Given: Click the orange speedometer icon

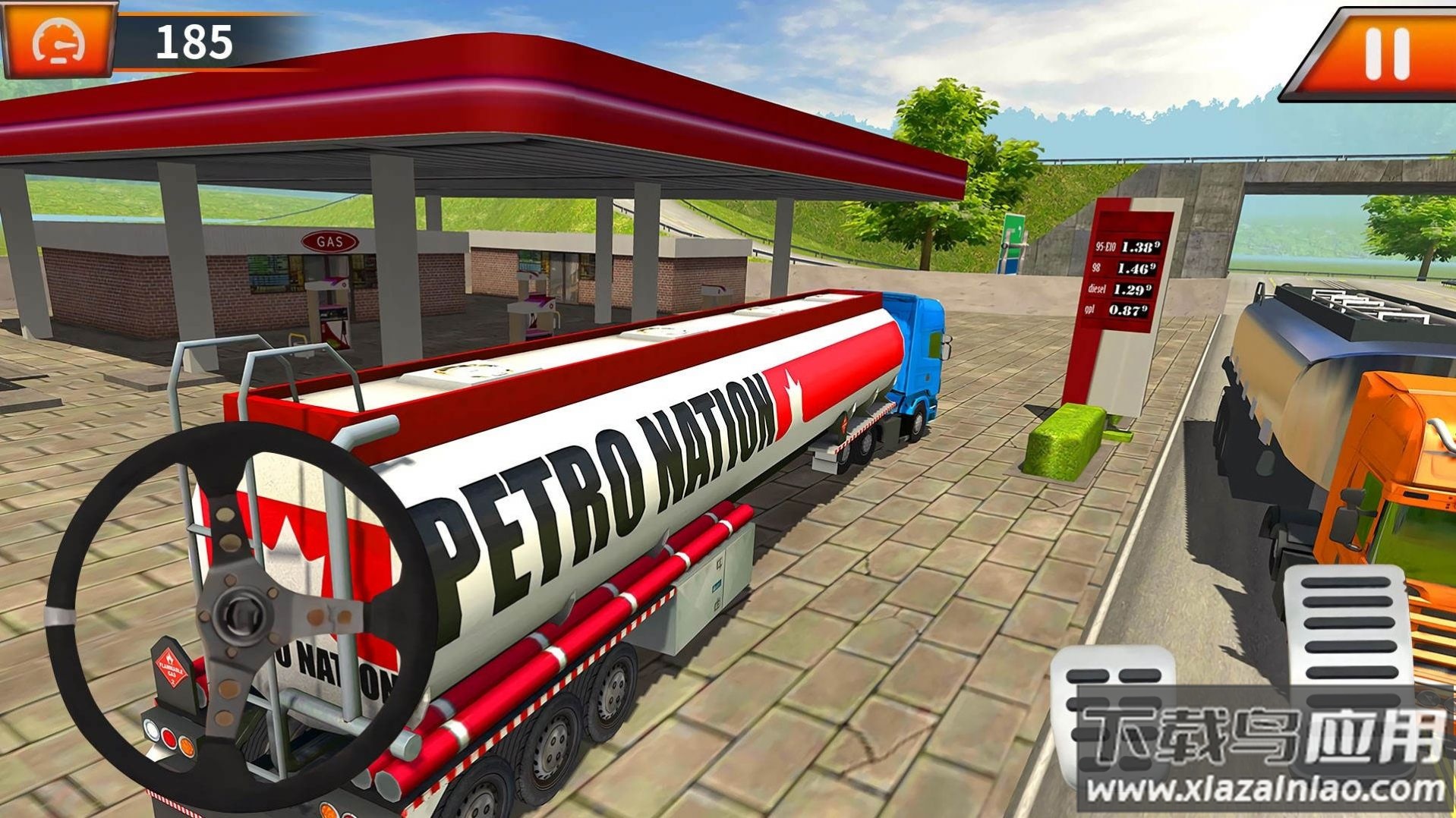Looking at the screenshot, I should (x=59, y=41).
